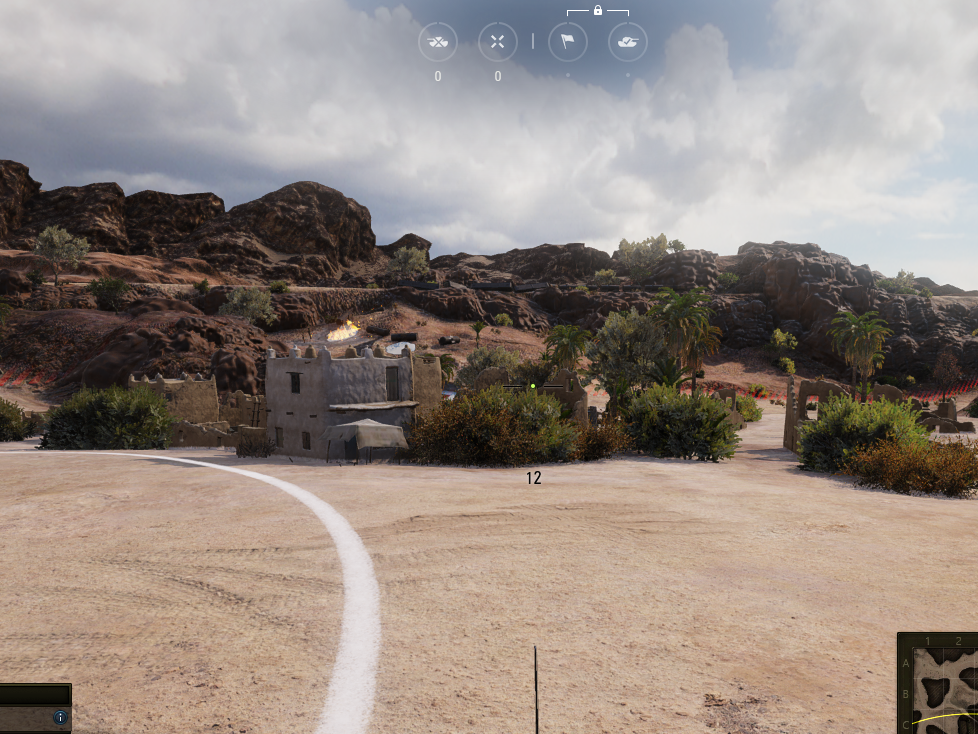Click the padlock above the objective icons
The width and height of the screenshot is (978, 734).
tap(597, 10)
